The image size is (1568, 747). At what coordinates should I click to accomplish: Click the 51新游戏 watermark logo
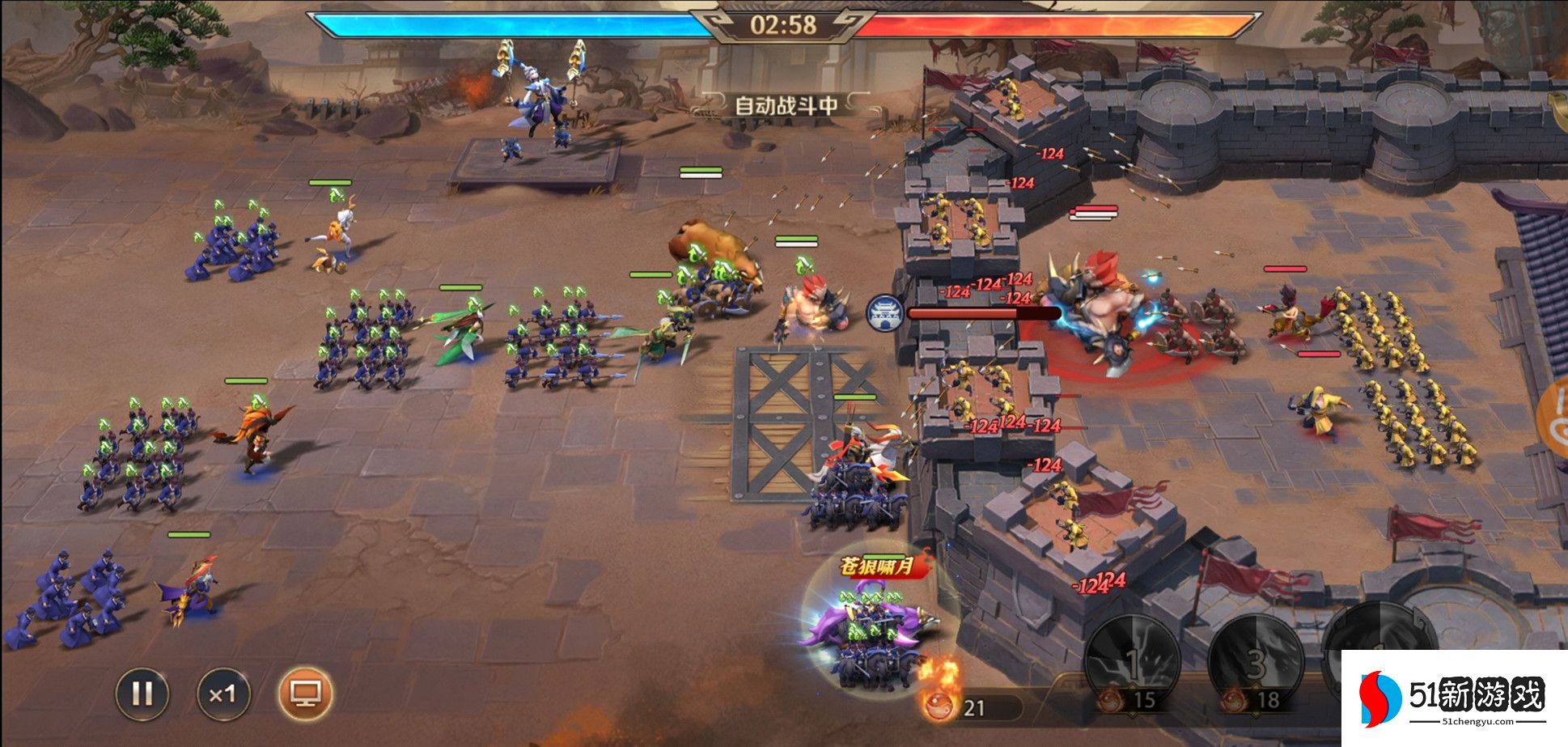[1454, 698]
